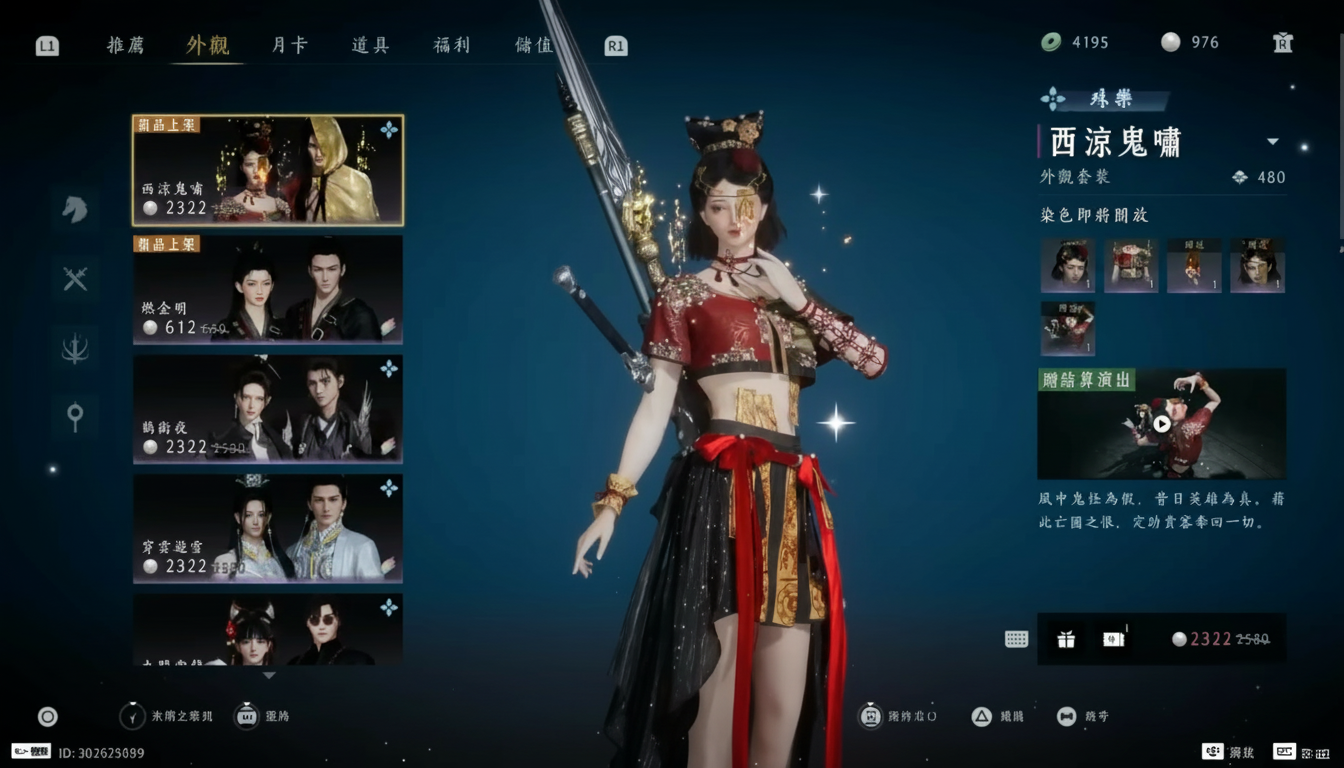Open the 儲值 top-up tab
1344x768 pixels.
(533, 45)
